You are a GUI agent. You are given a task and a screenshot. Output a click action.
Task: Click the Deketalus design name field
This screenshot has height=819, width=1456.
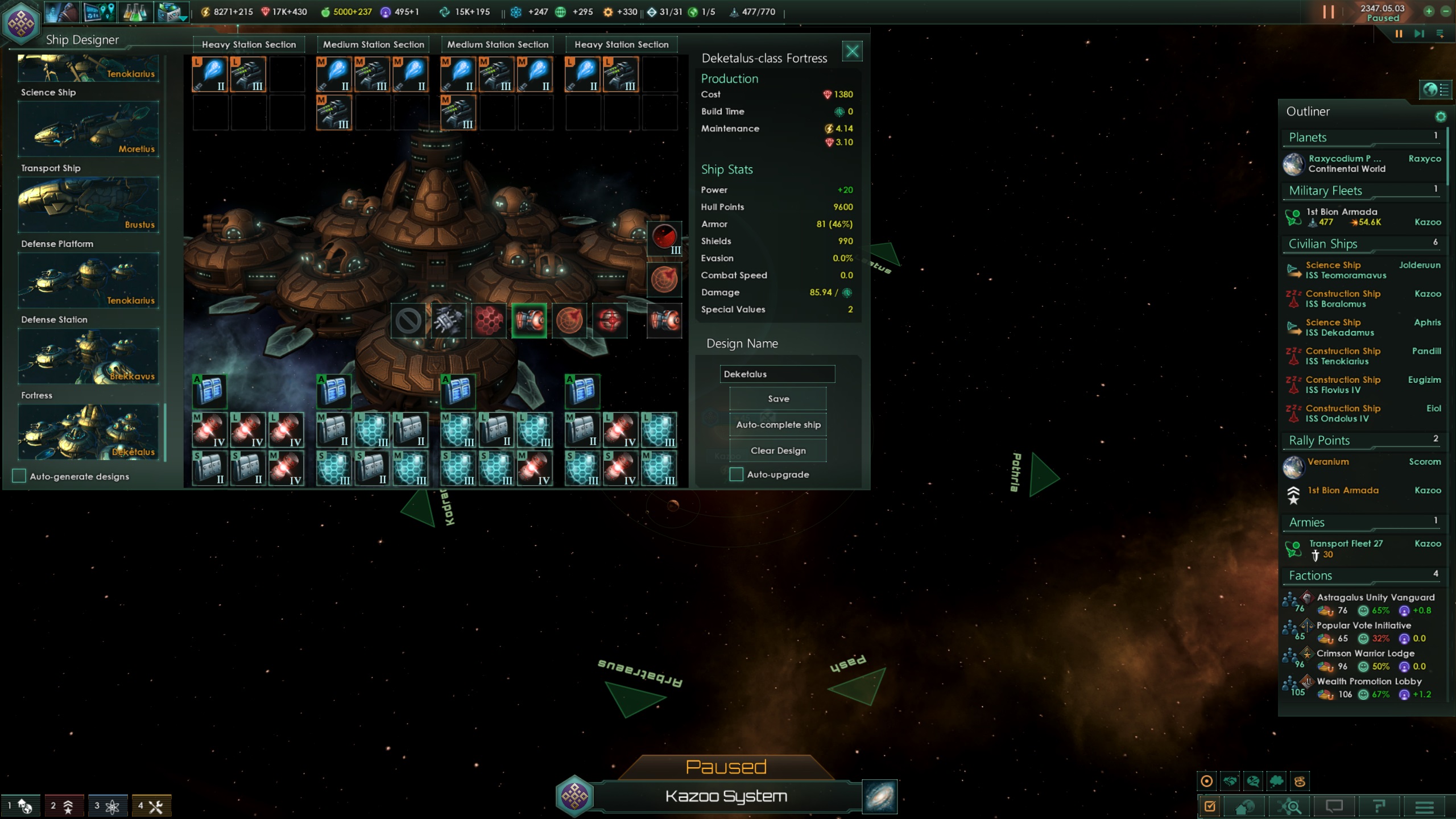[777, 374]
